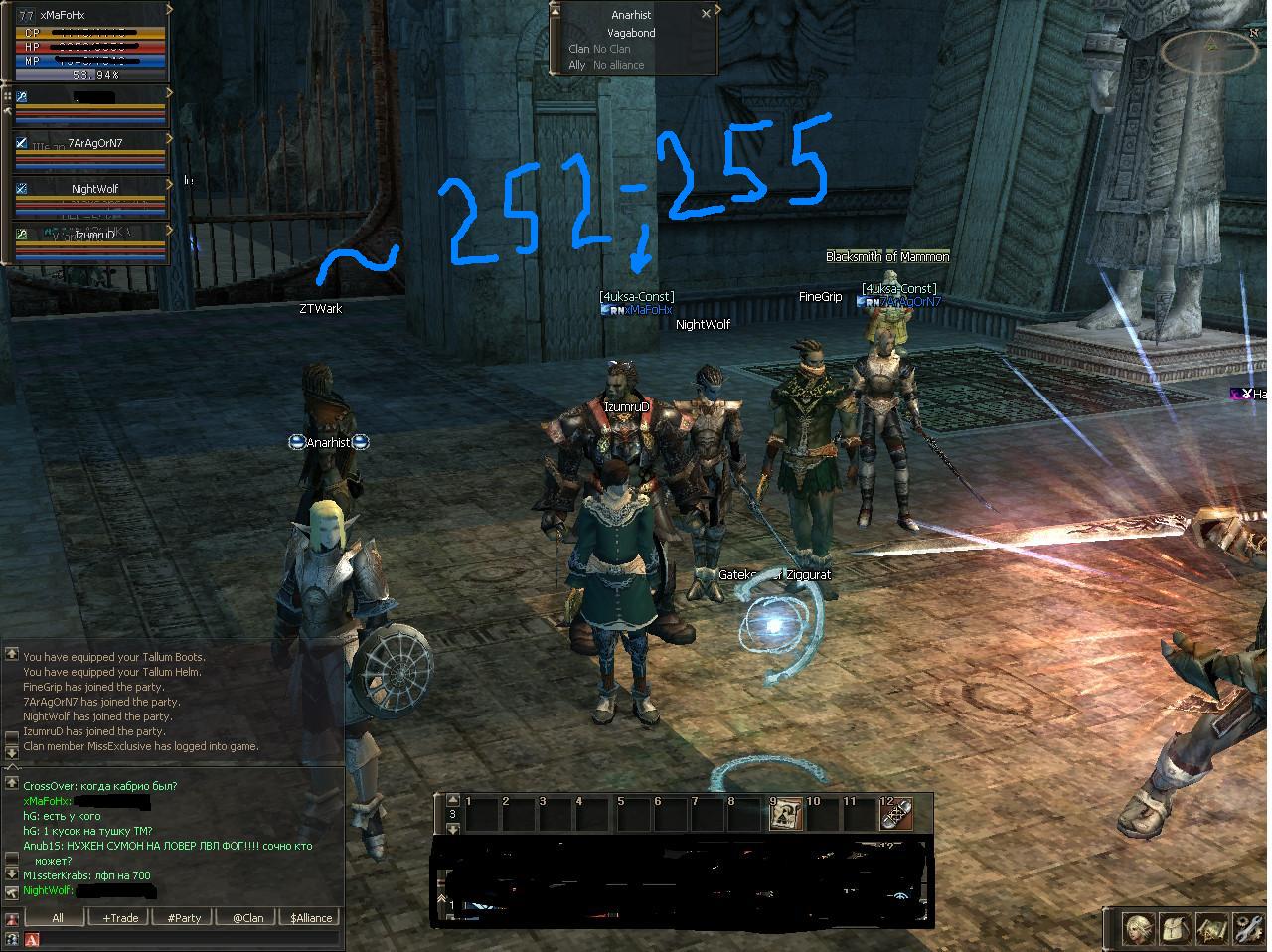Switch to the $Alliance chat tab
Viewport: 1272px width, 952px height.
tap(311, 918)
